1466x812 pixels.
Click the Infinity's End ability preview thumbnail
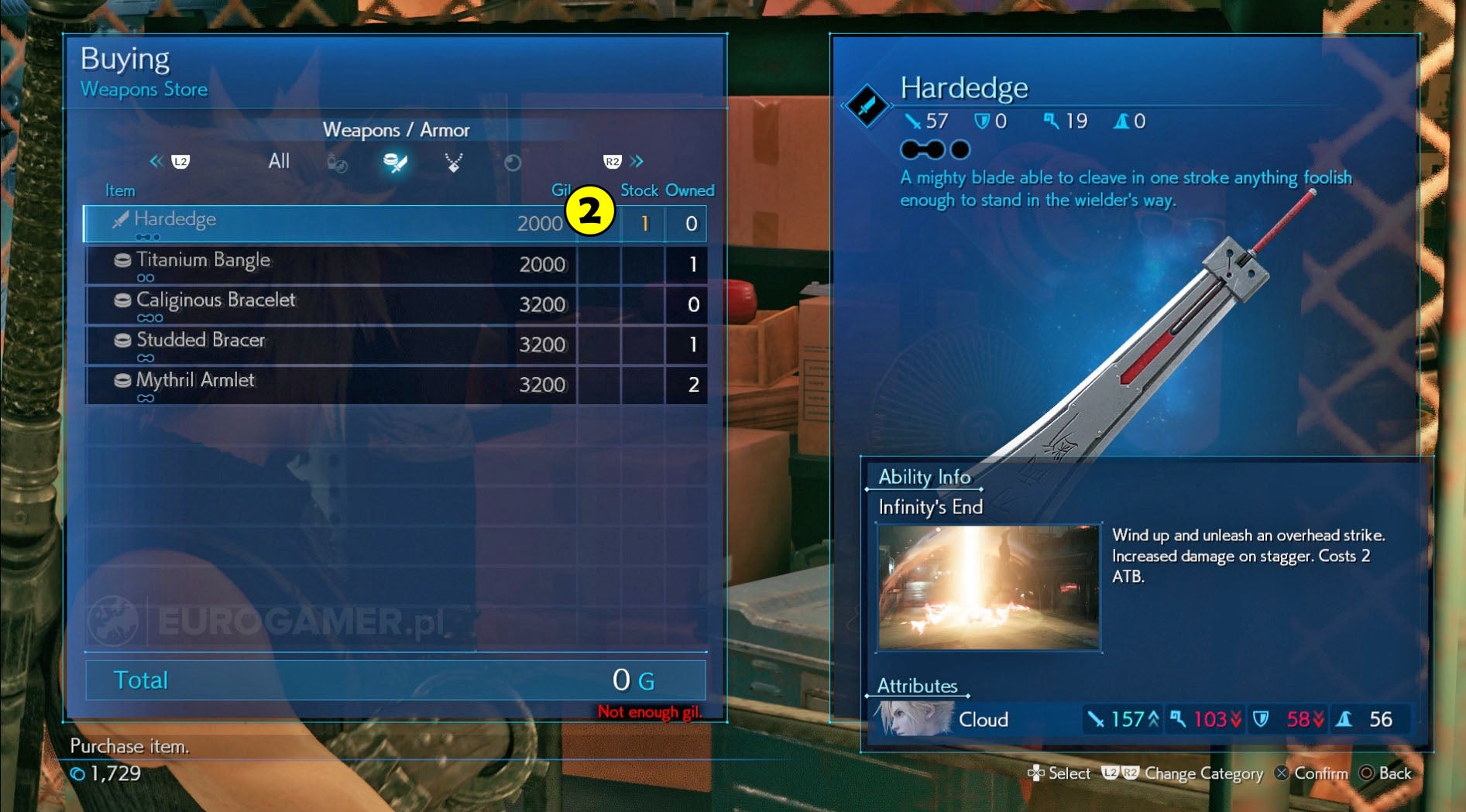988,588
